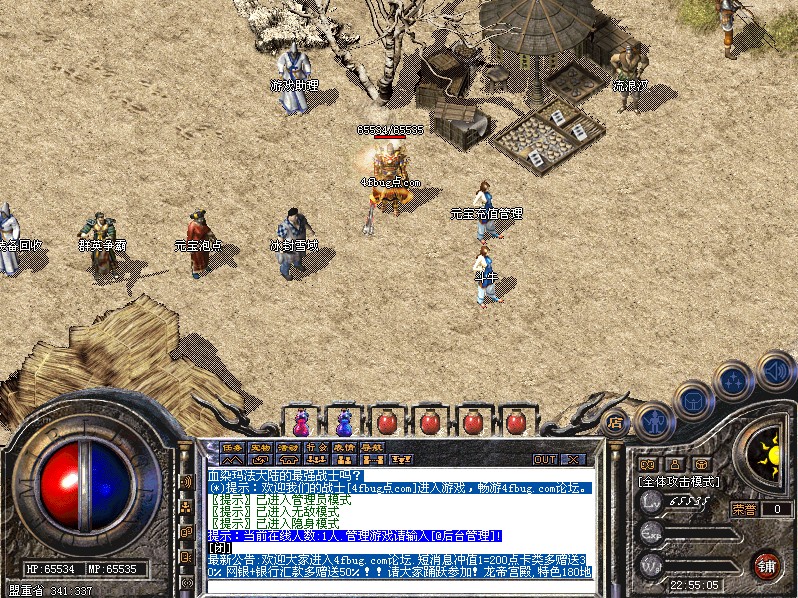Close the game using the X button
Viewport: 798px width, 598px height.
tap(573, 459)
